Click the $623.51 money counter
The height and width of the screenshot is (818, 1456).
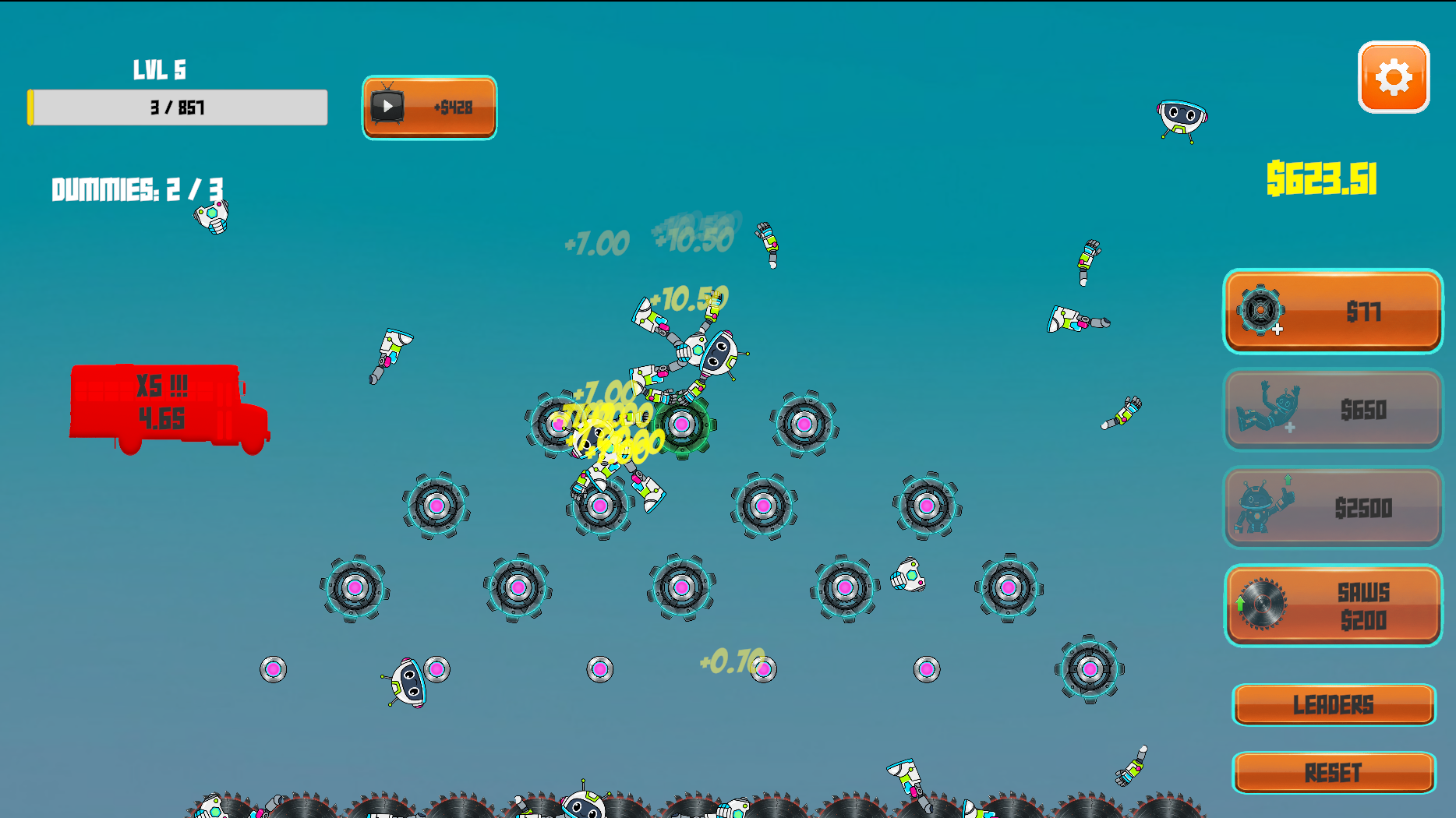[x=1323, y=178]
